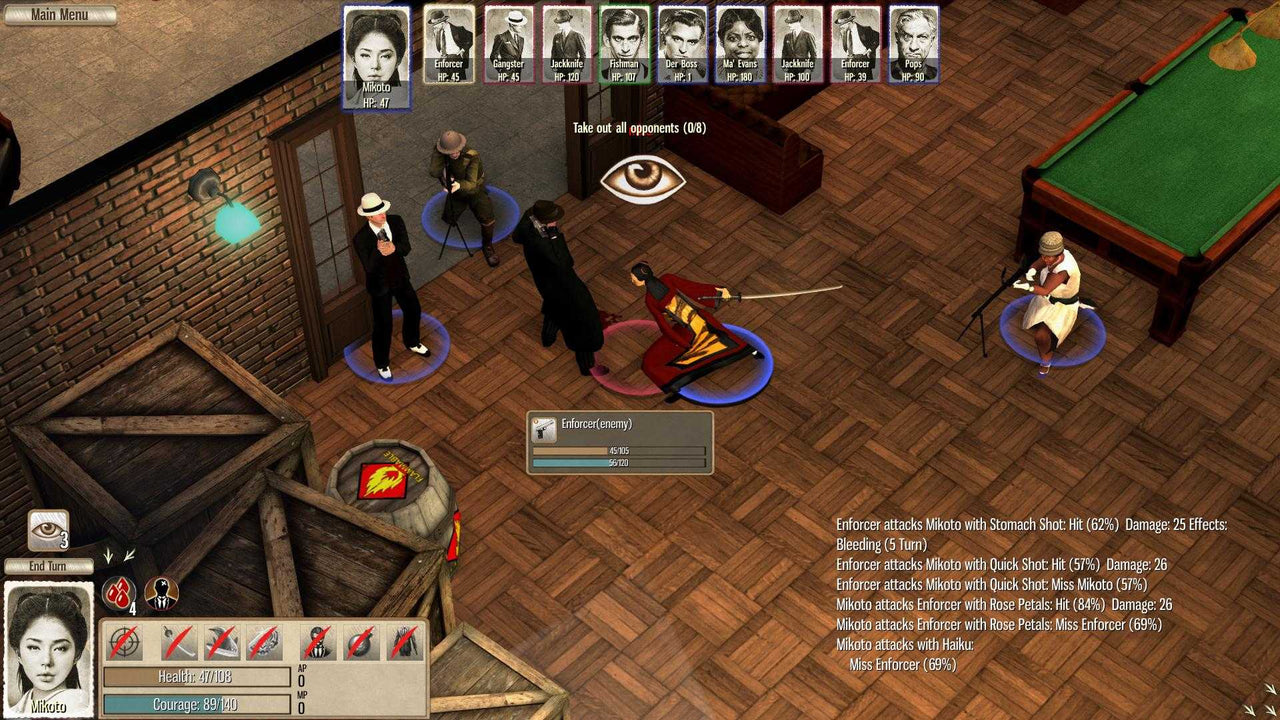Select the folding fan ability icon

[265, 642]
